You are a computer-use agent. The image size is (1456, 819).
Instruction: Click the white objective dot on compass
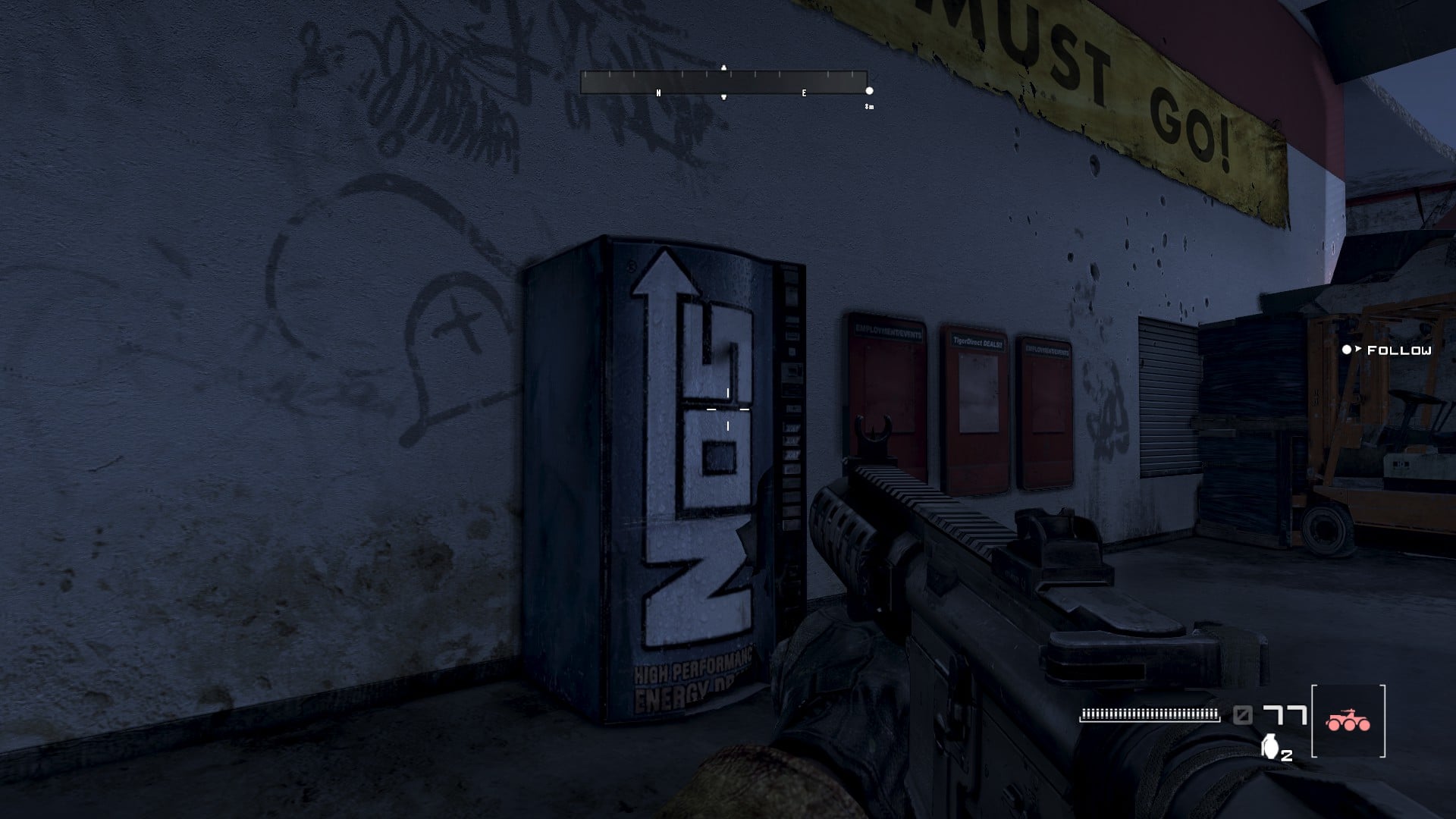pos(869,91)
